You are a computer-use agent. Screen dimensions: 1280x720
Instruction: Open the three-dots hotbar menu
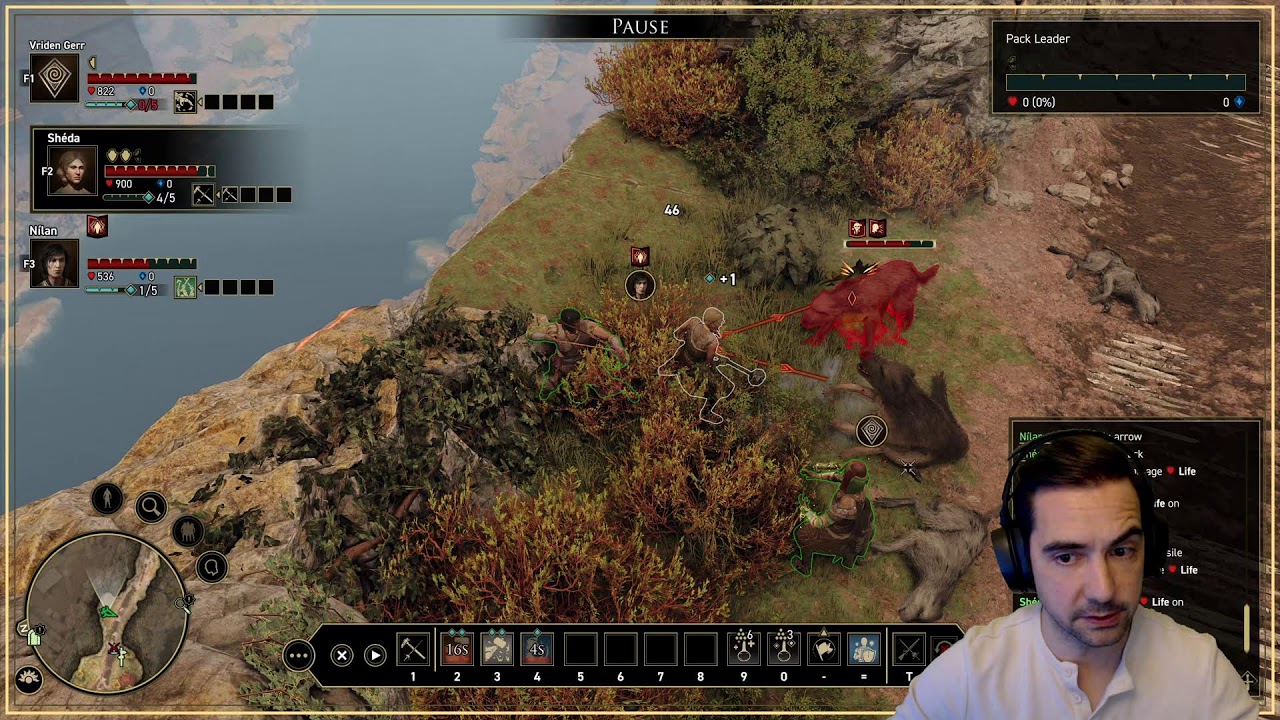coord(299,655)
